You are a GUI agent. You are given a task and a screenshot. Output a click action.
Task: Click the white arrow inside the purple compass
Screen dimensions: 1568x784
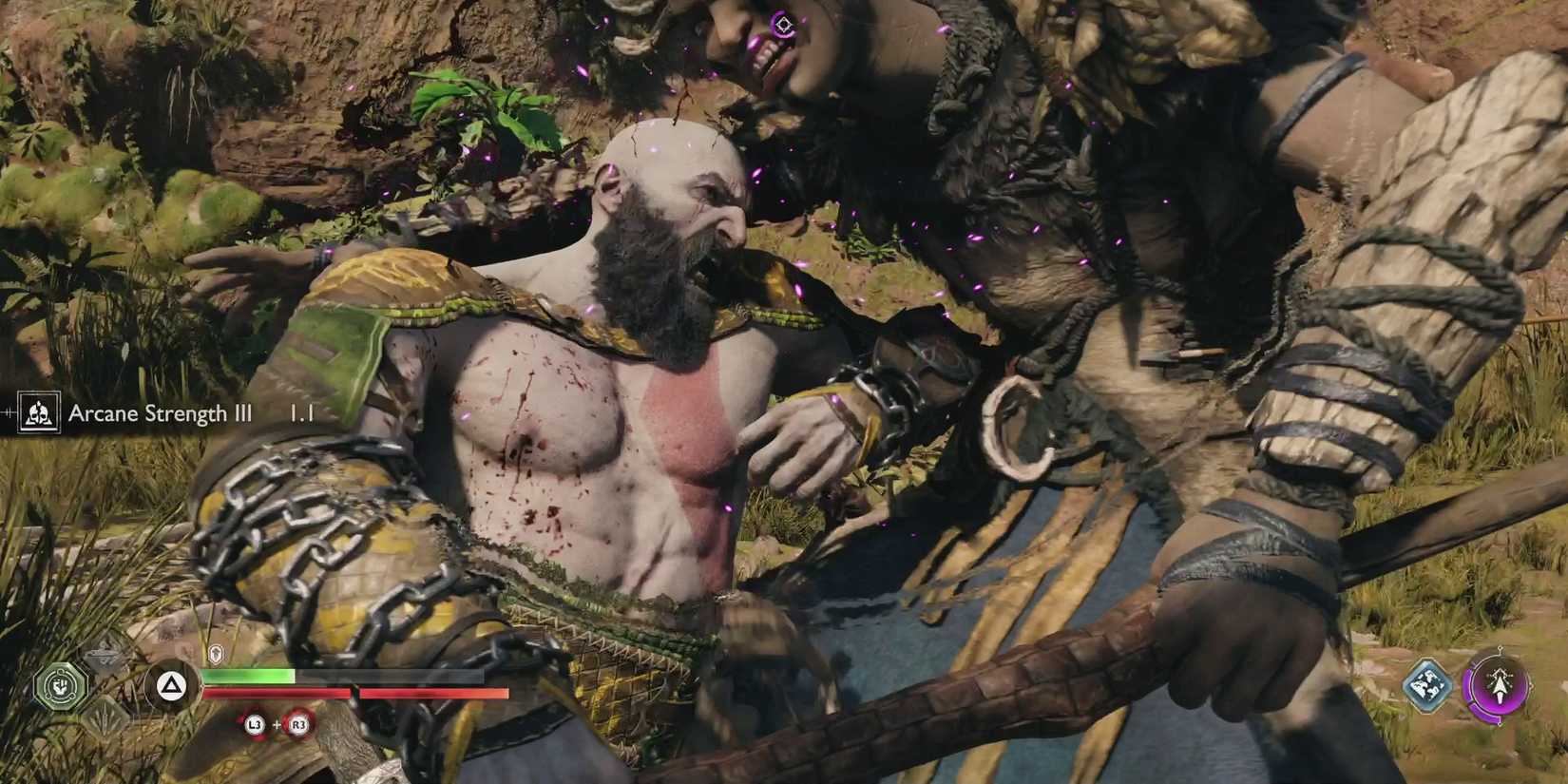coord(1500,687)
